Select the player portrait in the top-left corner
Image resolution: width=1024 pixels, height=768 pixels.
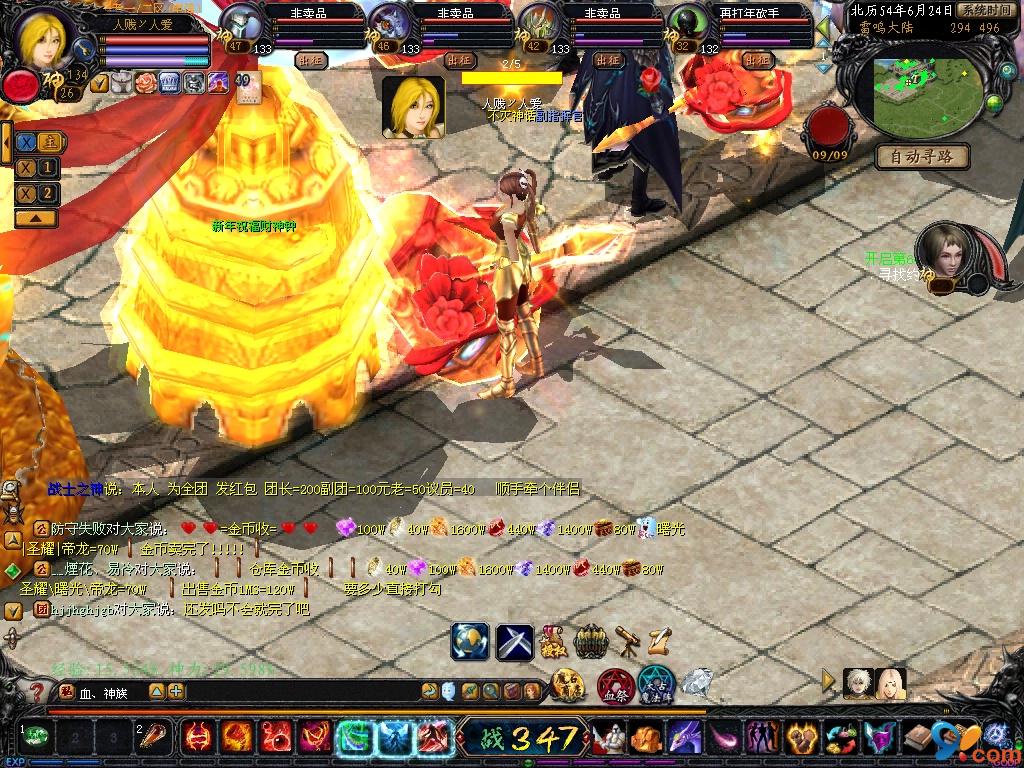[45, 36]
